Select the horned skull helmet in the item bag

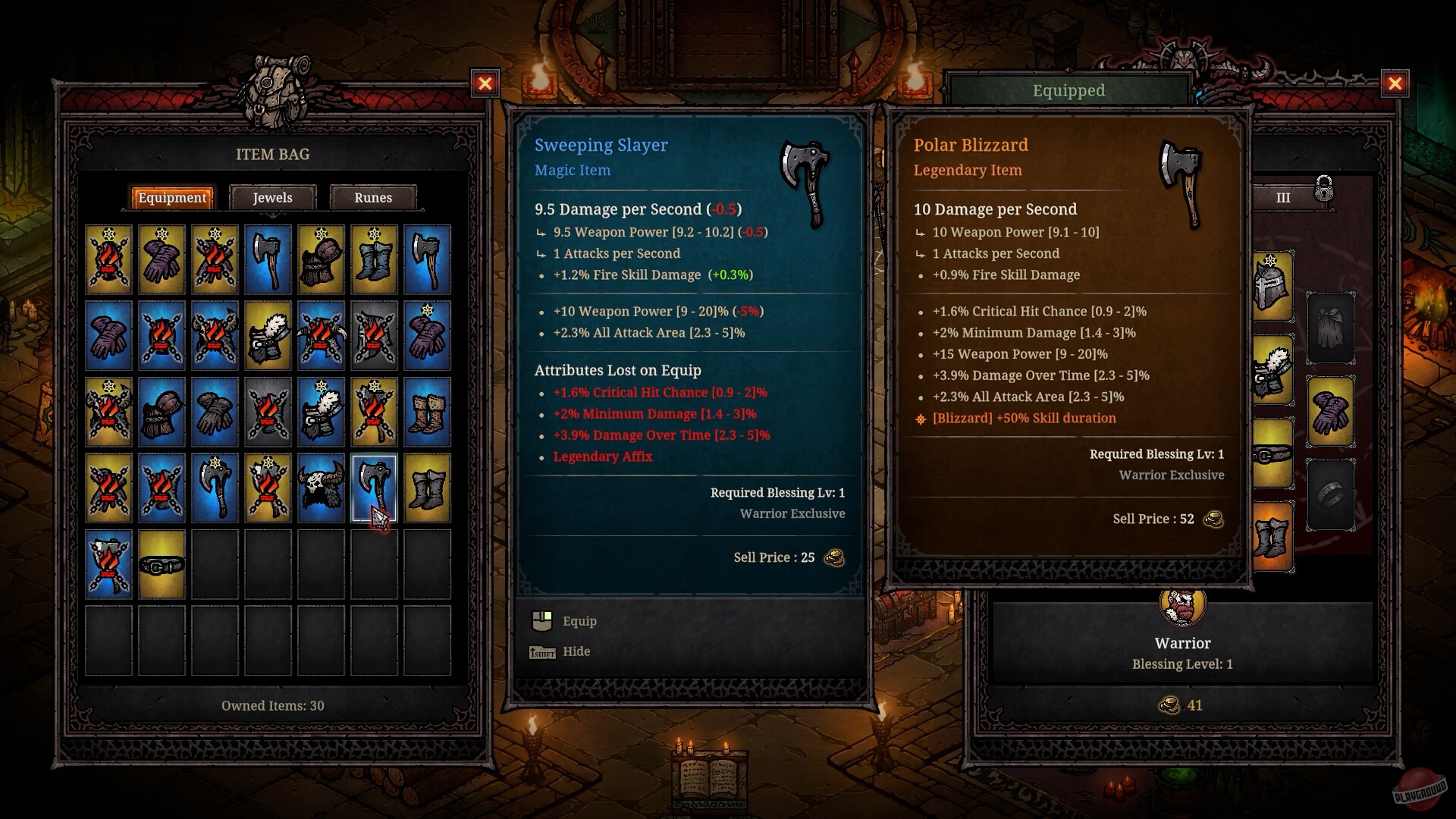click(320, 487)
